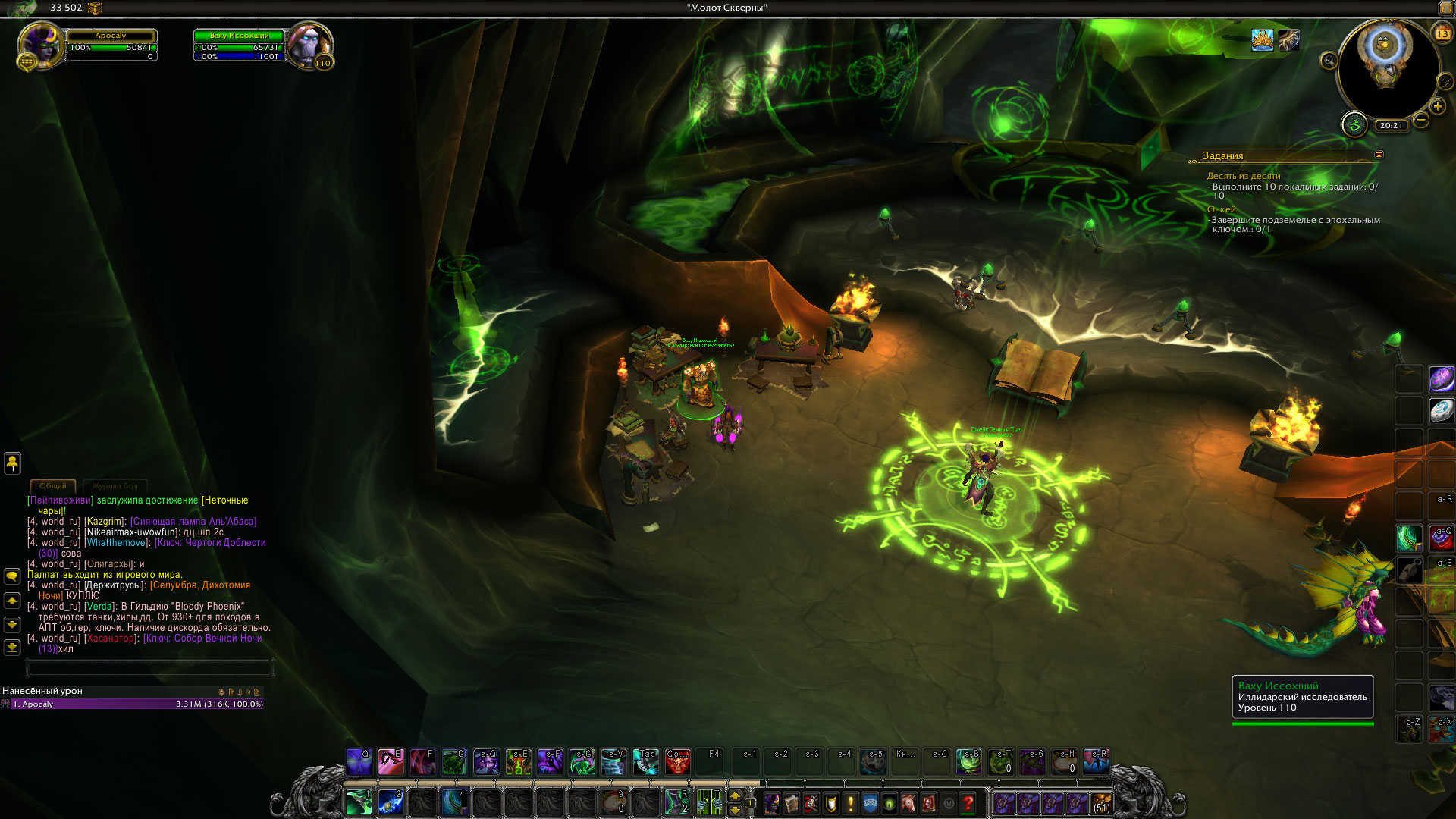Zoom in on the minimap
The height and width of the screenshot is (819, 1456).
point(1438,107)
